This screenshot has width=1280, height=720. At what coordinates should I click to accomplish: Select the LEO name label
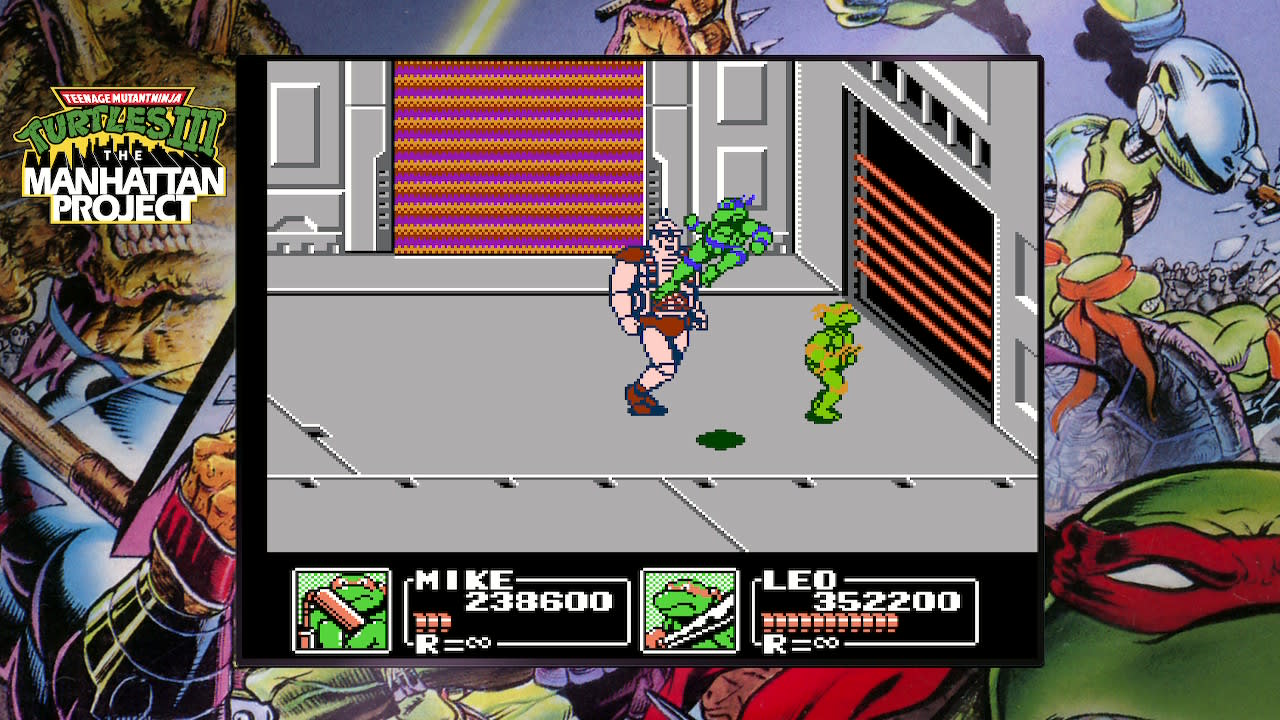800,580
